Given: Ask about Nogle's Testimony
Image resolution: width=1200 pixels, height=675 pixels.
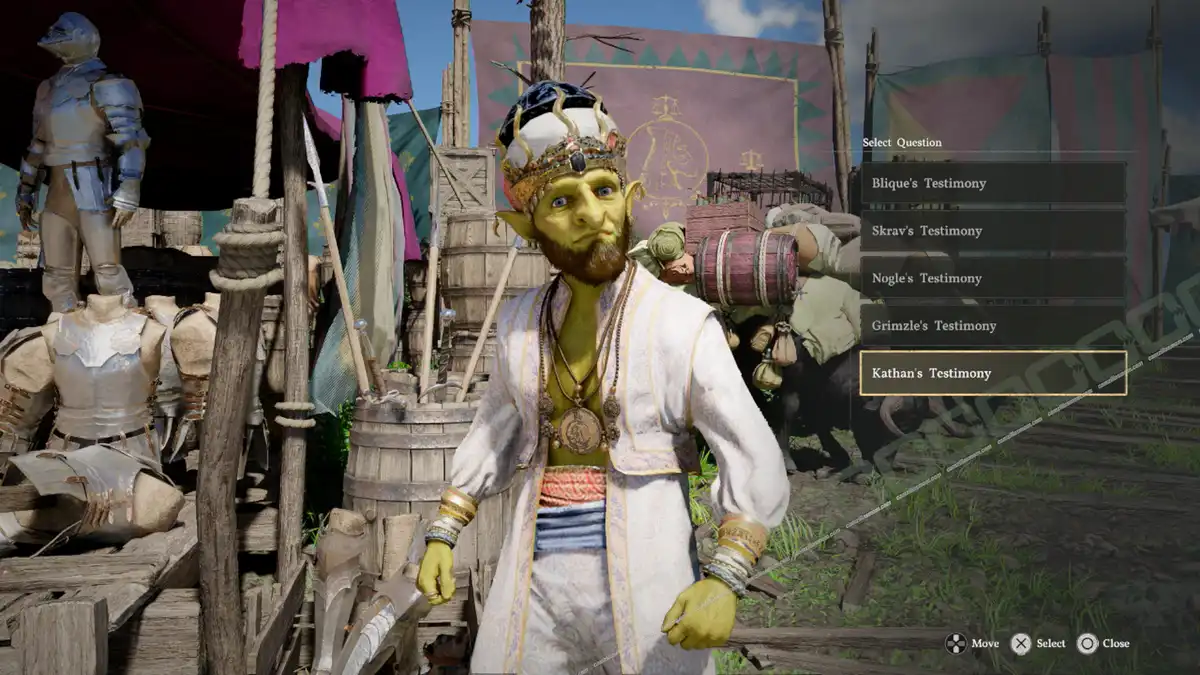Looking at the screenshot, I should [992, 278].
